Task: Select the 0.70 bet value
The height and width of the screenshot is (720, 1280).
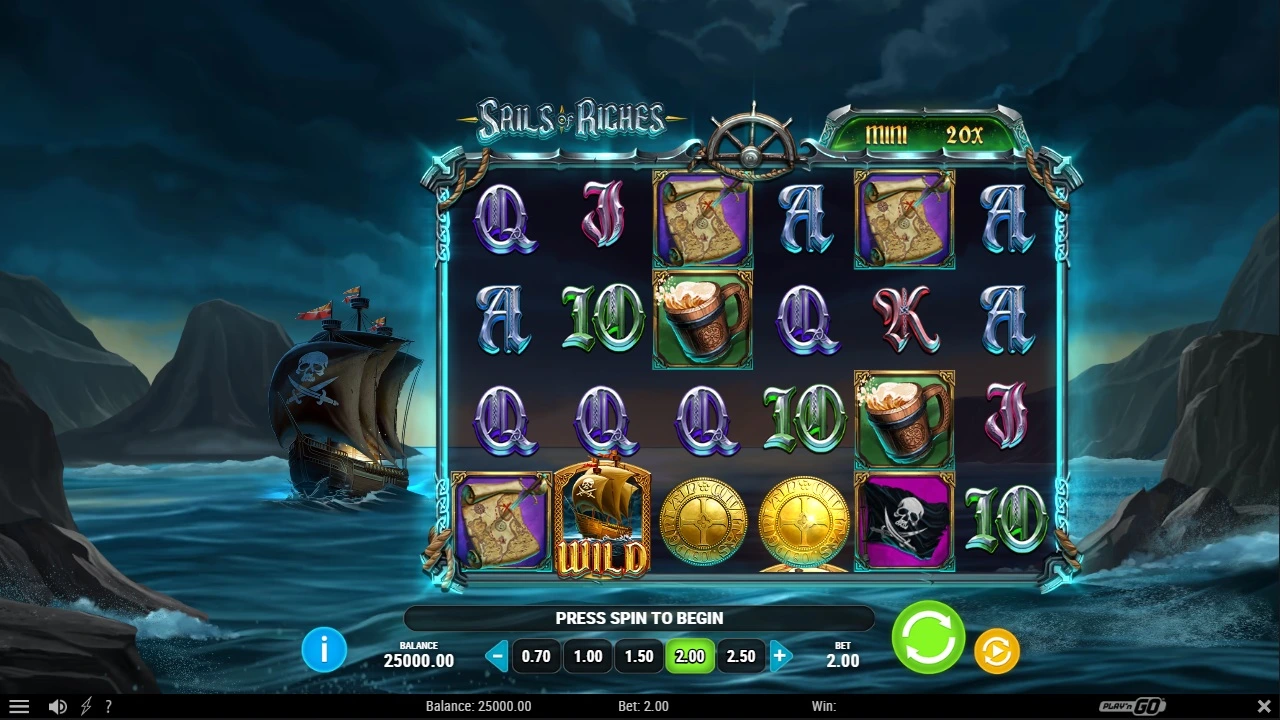Action: point(536,657)
